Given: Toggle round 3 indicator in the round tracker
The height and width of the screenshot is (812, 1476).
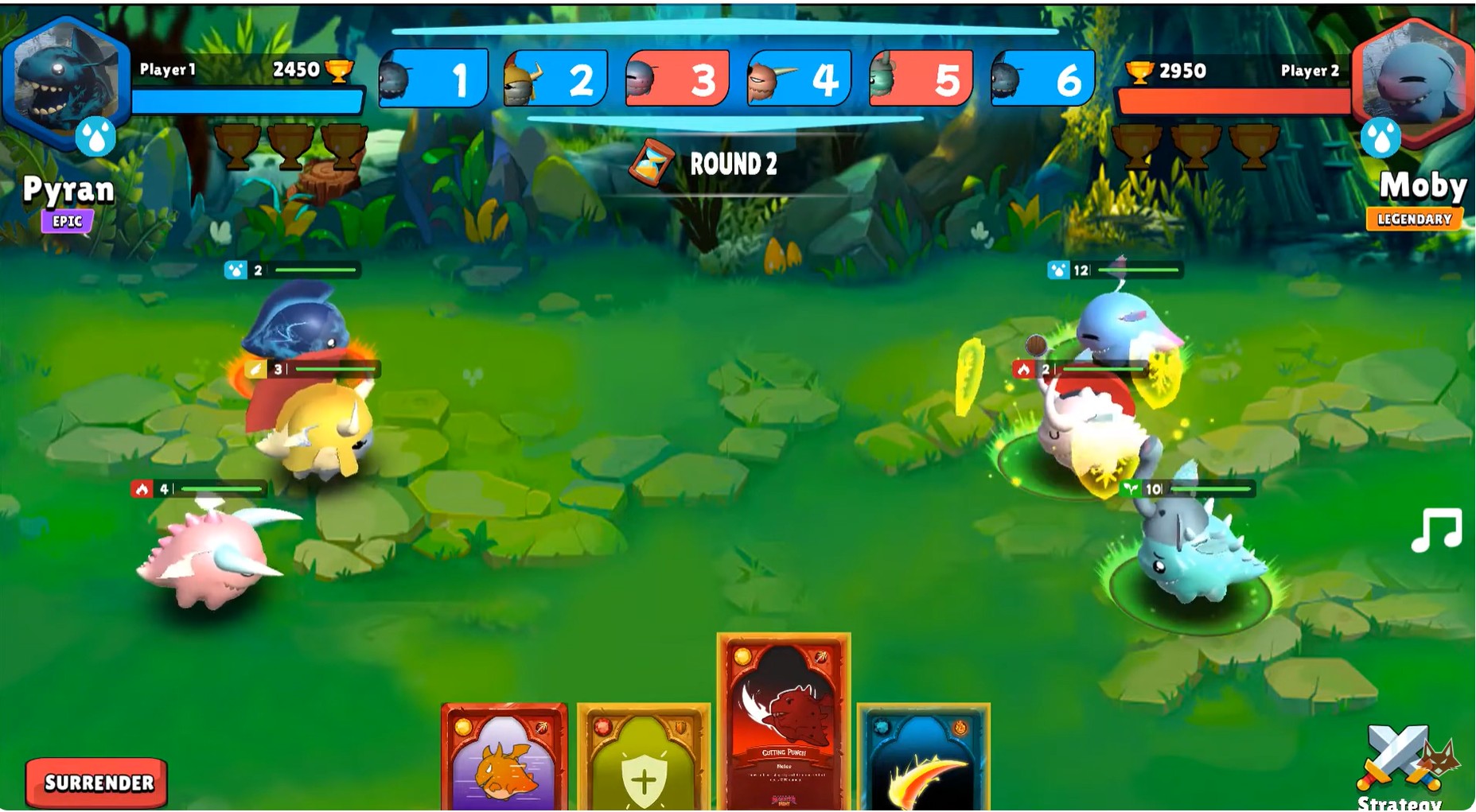Looking at the screenshot, I should click(680, 79).
